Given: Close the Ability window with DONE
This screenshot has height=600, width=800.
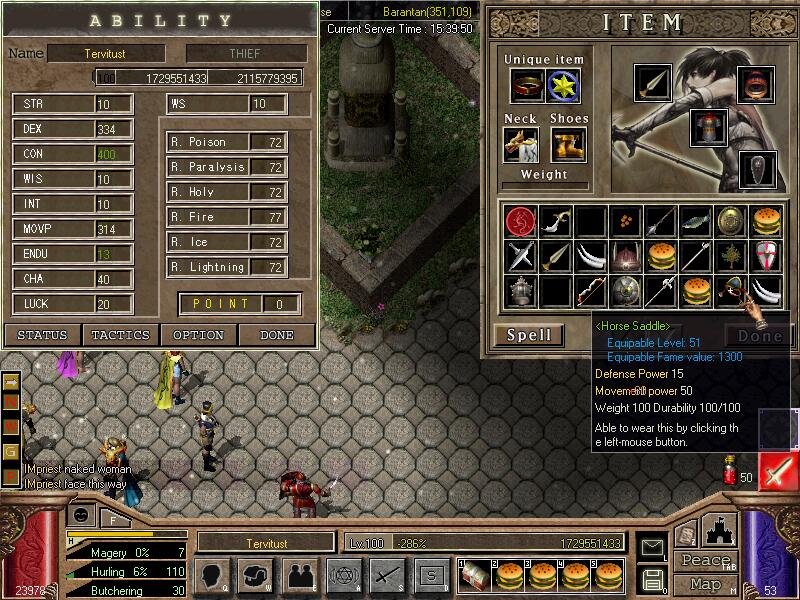Looking at the screenshot, I should (277, 335).
